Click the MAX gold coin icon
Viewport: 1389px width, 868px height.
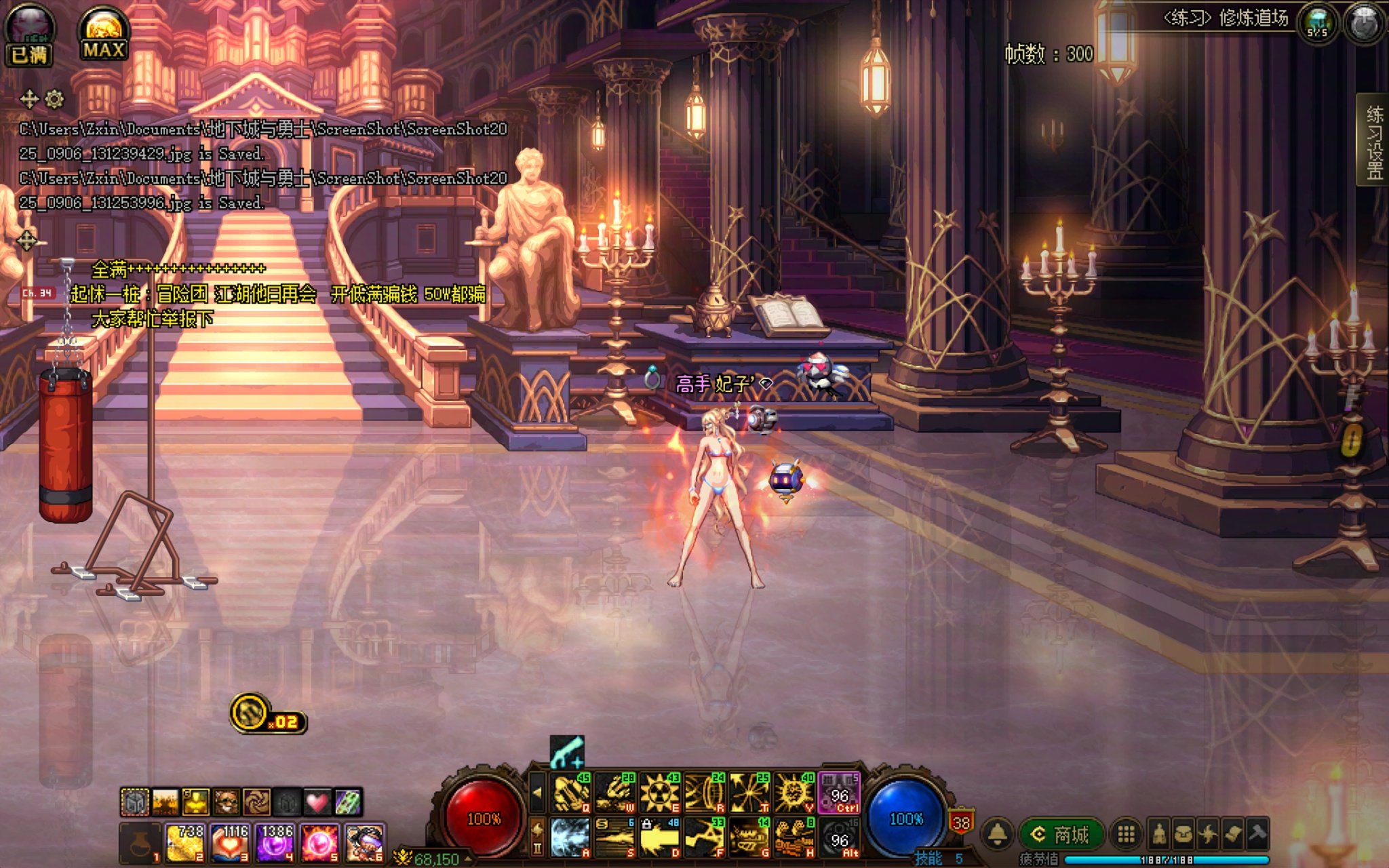[103, 33]
